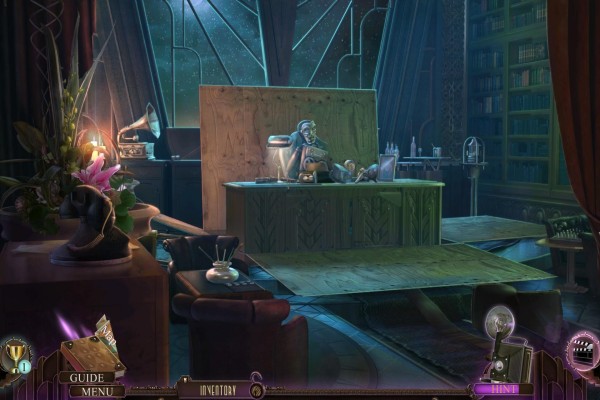Open the Guide button
The width and height of the screenshot is (600, 400).
pos(92,378)
